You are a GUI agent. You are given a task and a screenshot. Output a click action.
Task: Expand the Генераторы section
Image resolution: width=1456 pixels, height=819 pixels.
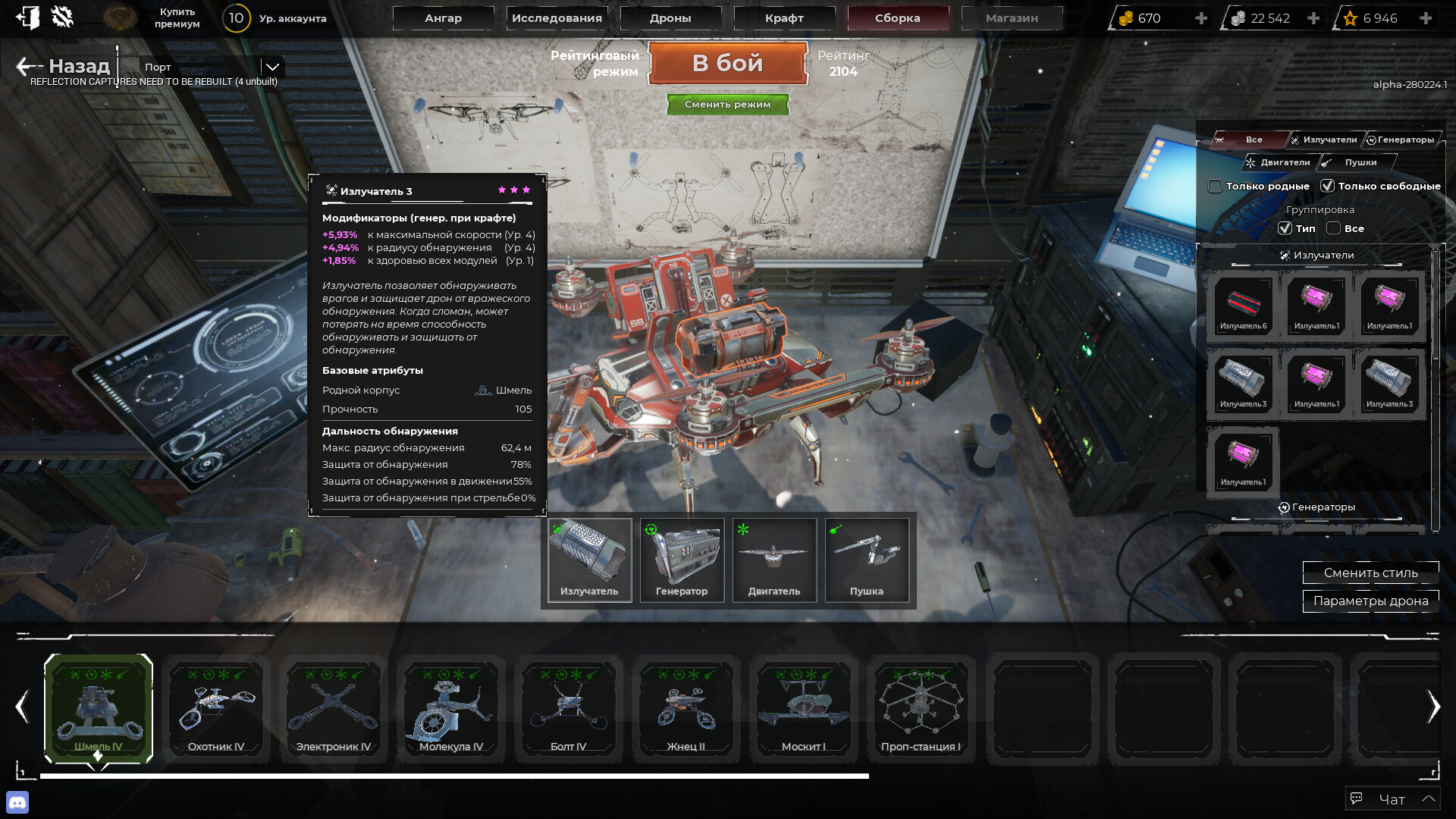pos(1316,507)
